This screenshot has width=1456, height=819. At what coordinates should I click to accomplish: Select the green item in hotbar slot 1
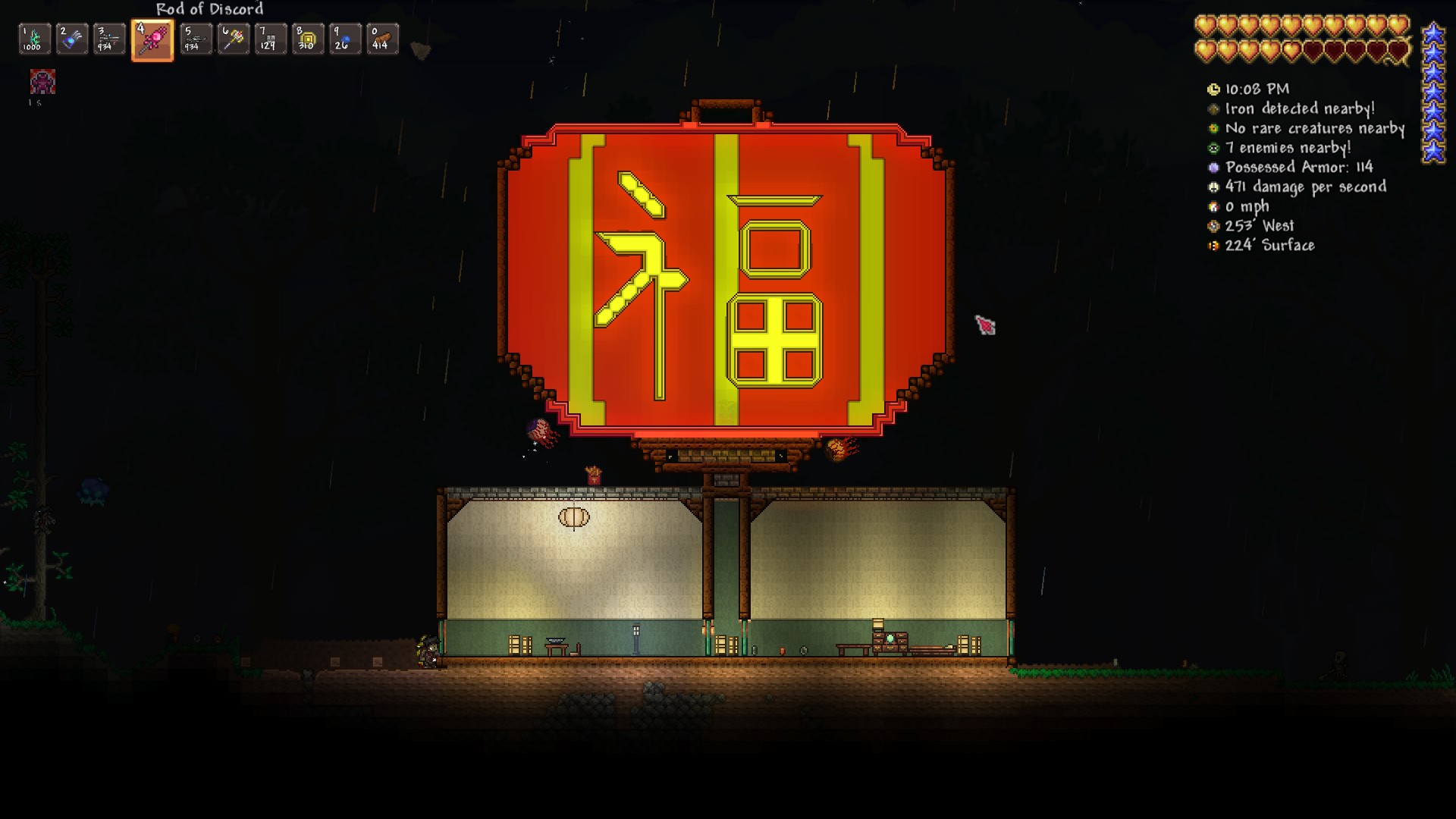(33, 39)
